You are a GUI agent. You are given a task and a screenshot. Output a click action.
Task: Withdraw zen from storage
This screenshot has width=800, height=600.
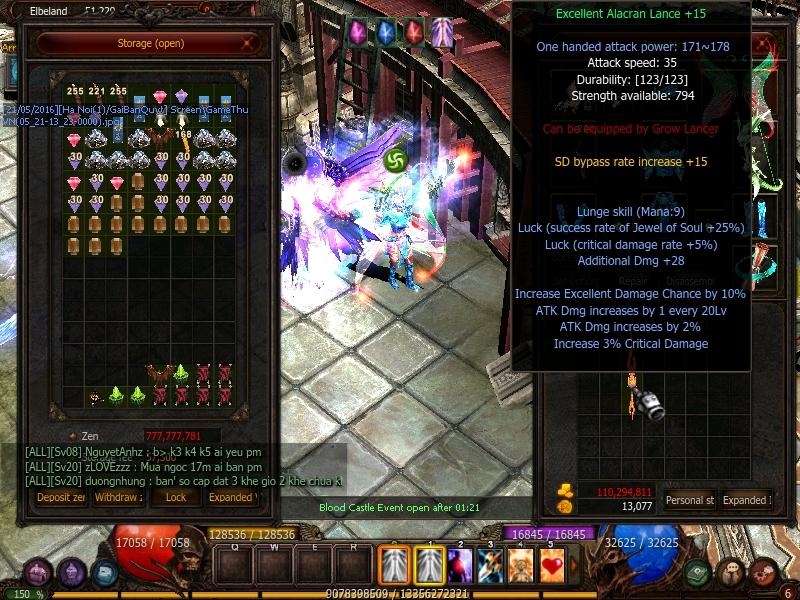pos(118,497)
